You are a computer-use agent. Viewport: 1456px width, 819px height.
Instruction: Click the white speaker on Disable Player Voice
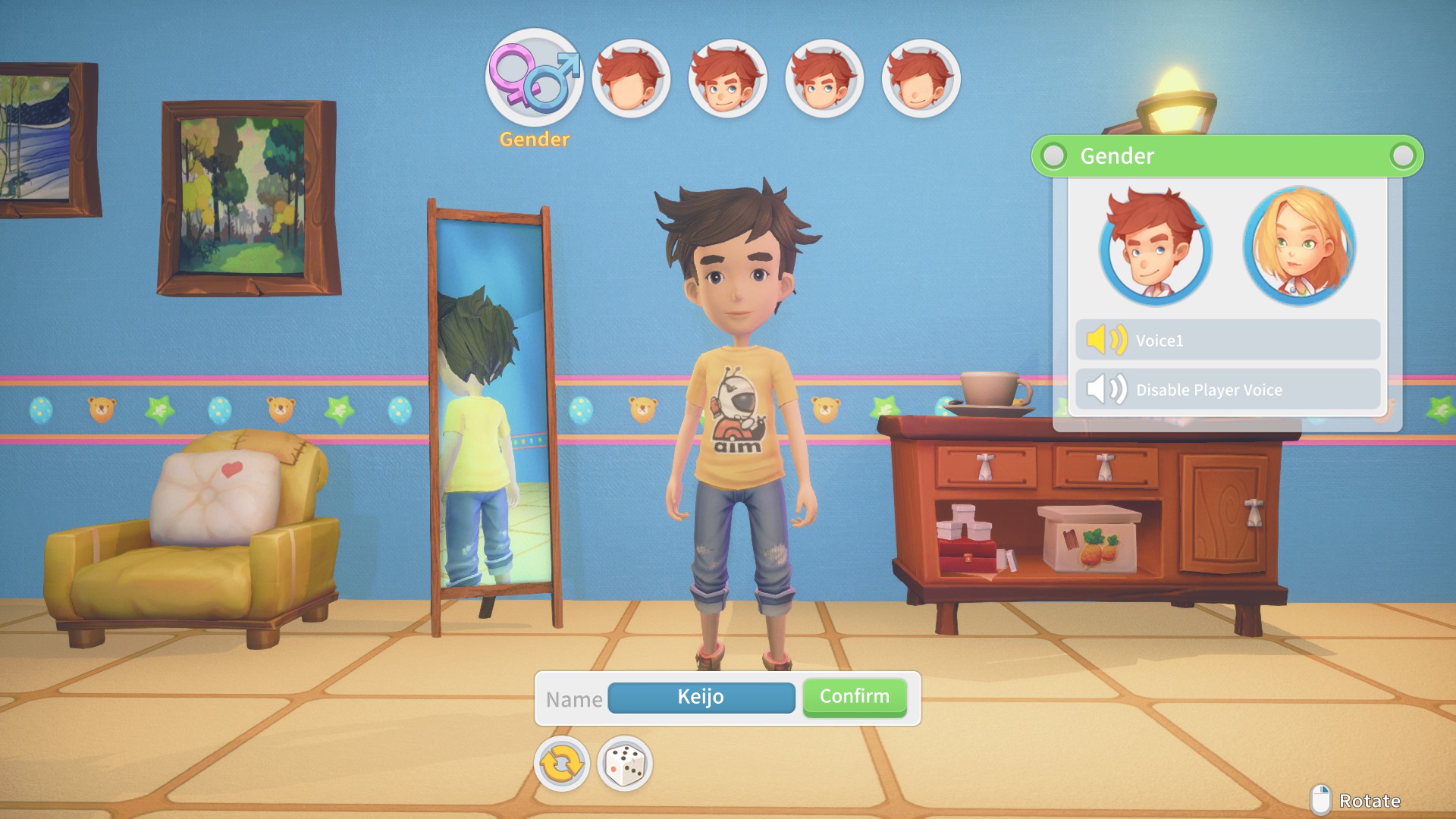pyautogui.click(x=1107, y=389)
